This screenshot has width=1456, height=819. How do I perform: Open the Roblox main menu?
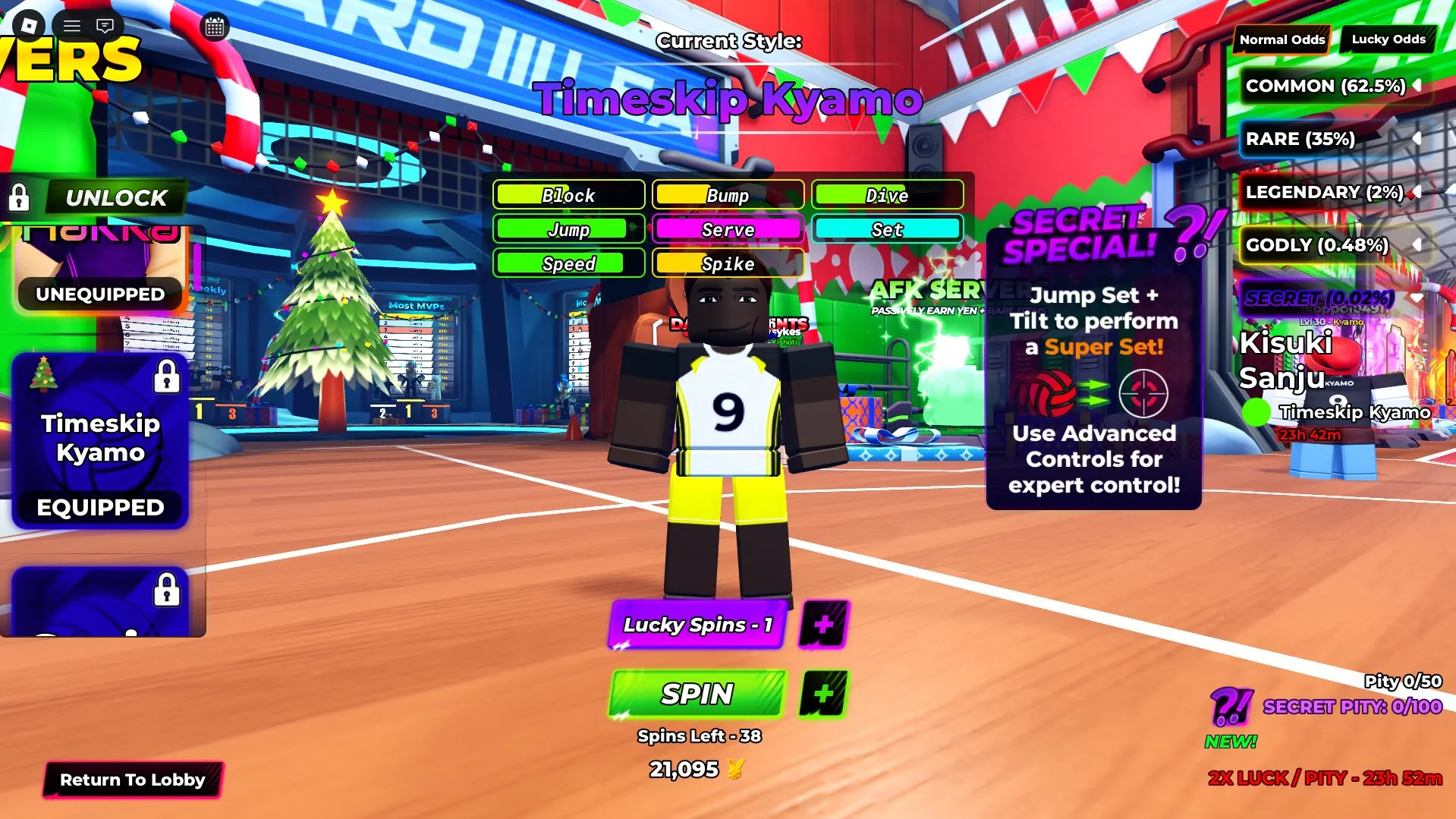pyautogui.click(x=29, y=26)
